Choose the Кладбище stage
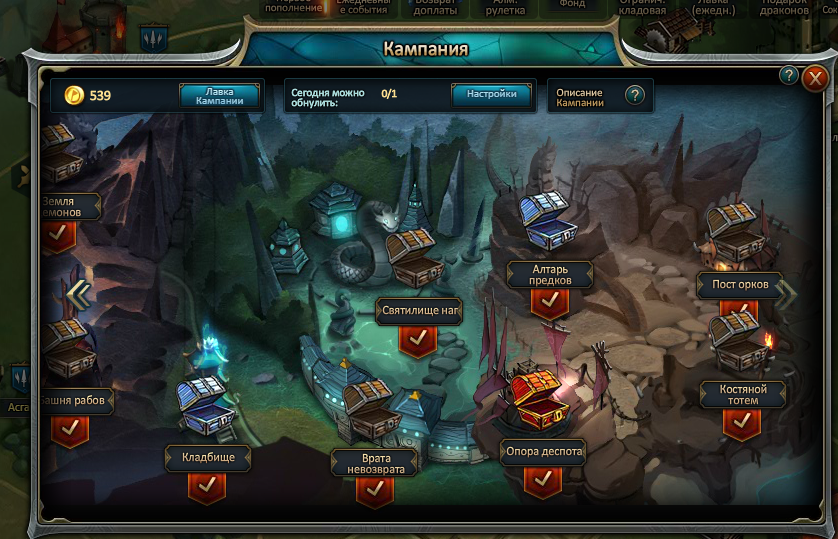 tap(207, 458)
